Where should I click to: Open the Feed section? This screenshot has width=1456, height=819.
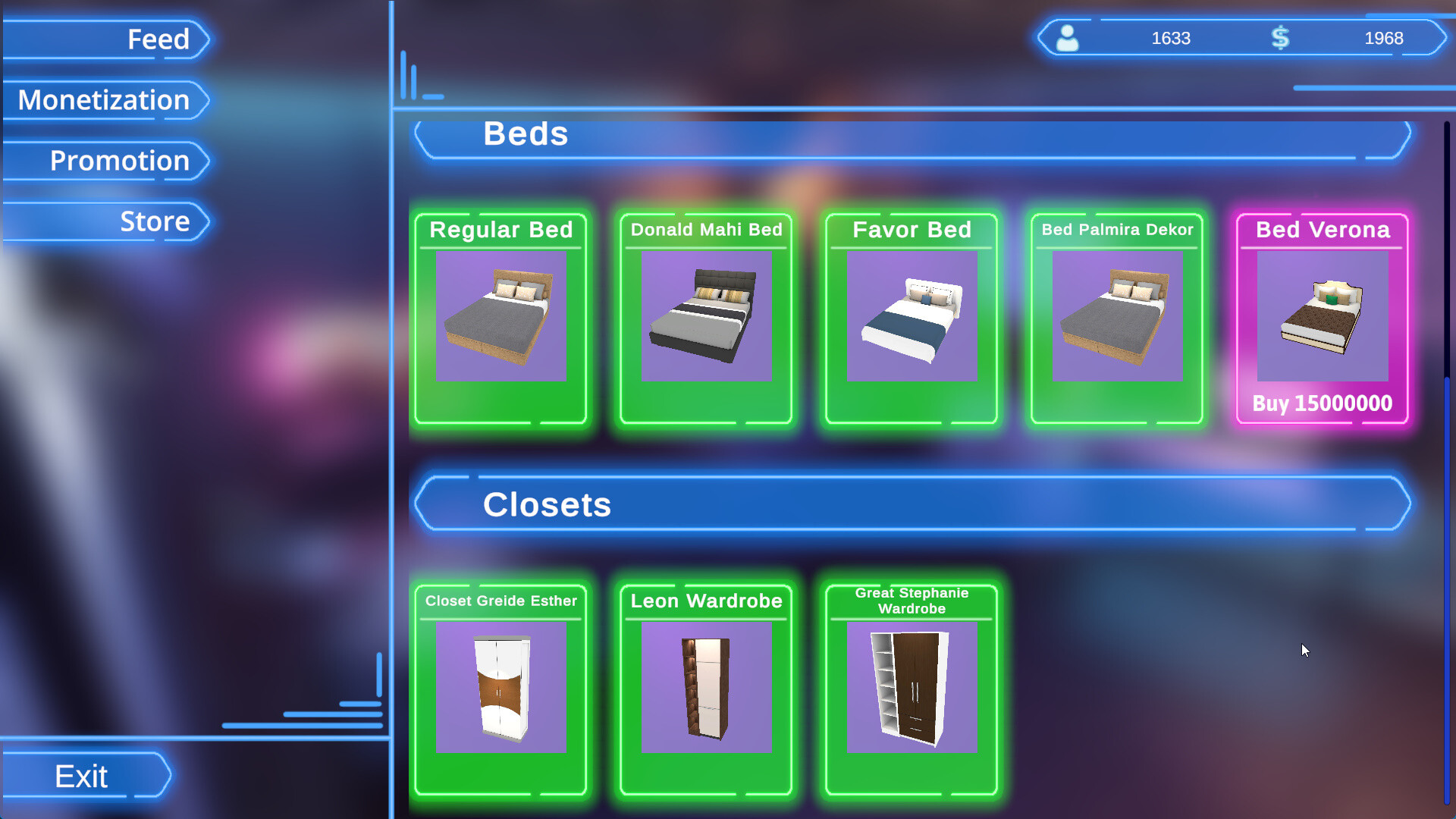(x=159, y=39)
